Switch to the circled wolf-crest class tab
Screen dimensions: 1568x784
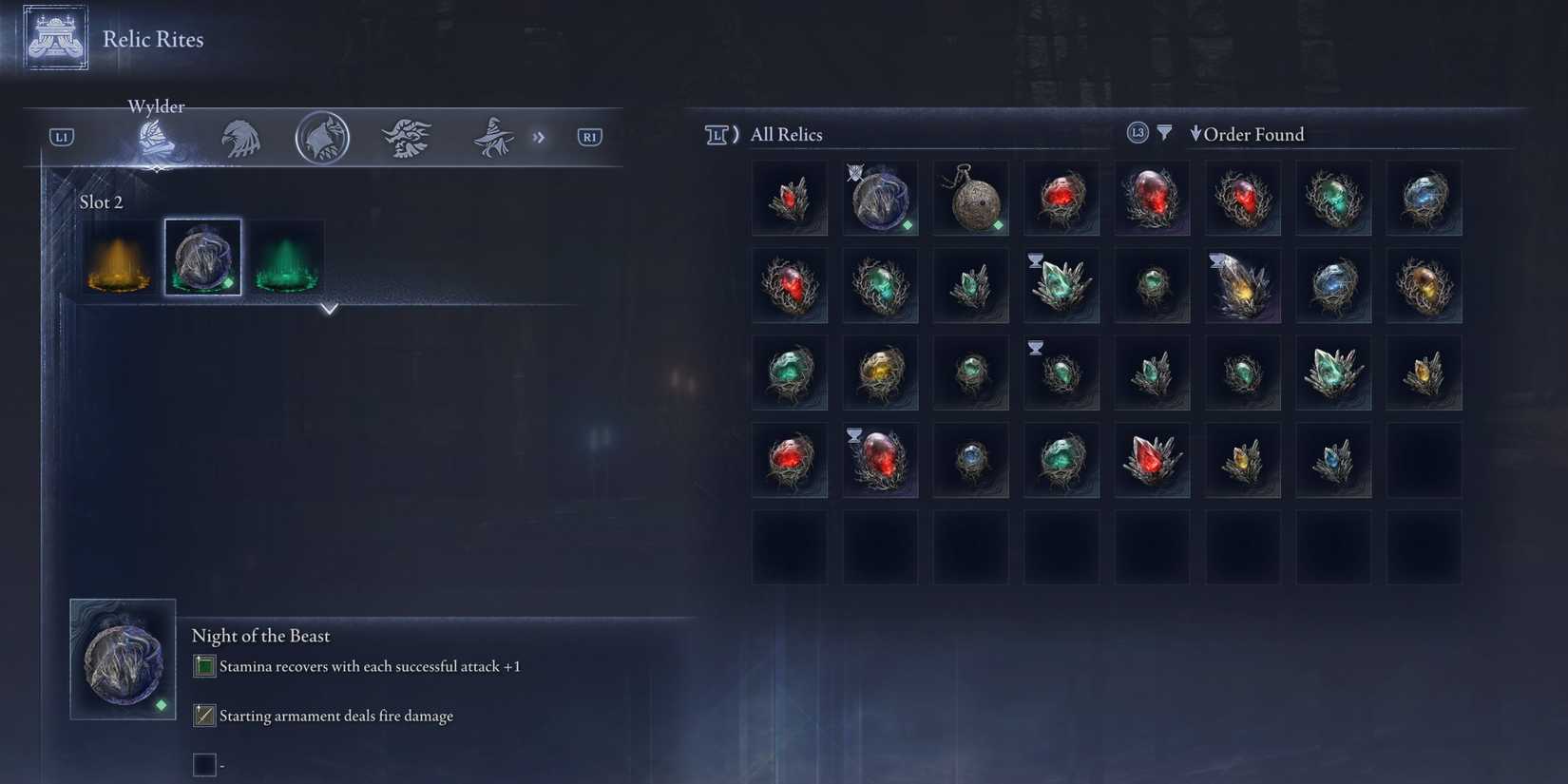point(323,136)
